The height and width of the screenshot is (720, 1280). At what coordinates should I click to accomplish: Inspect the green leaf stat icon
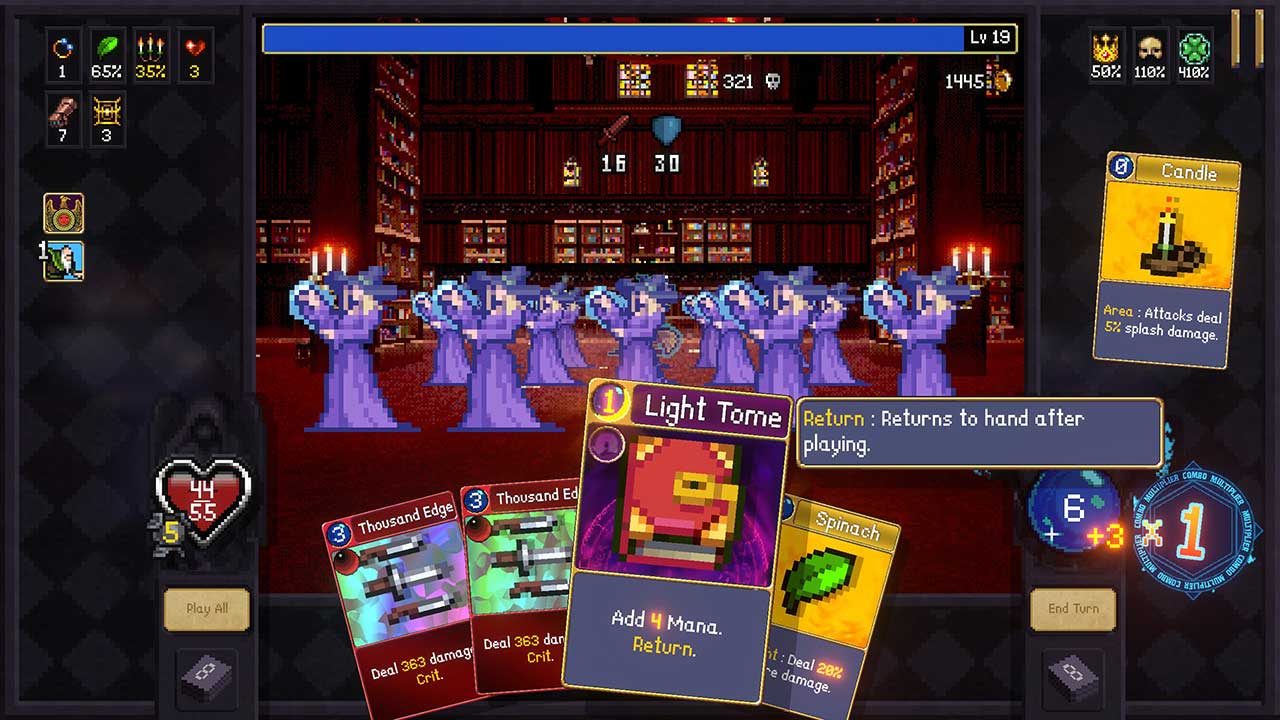(x=106, y=47)
